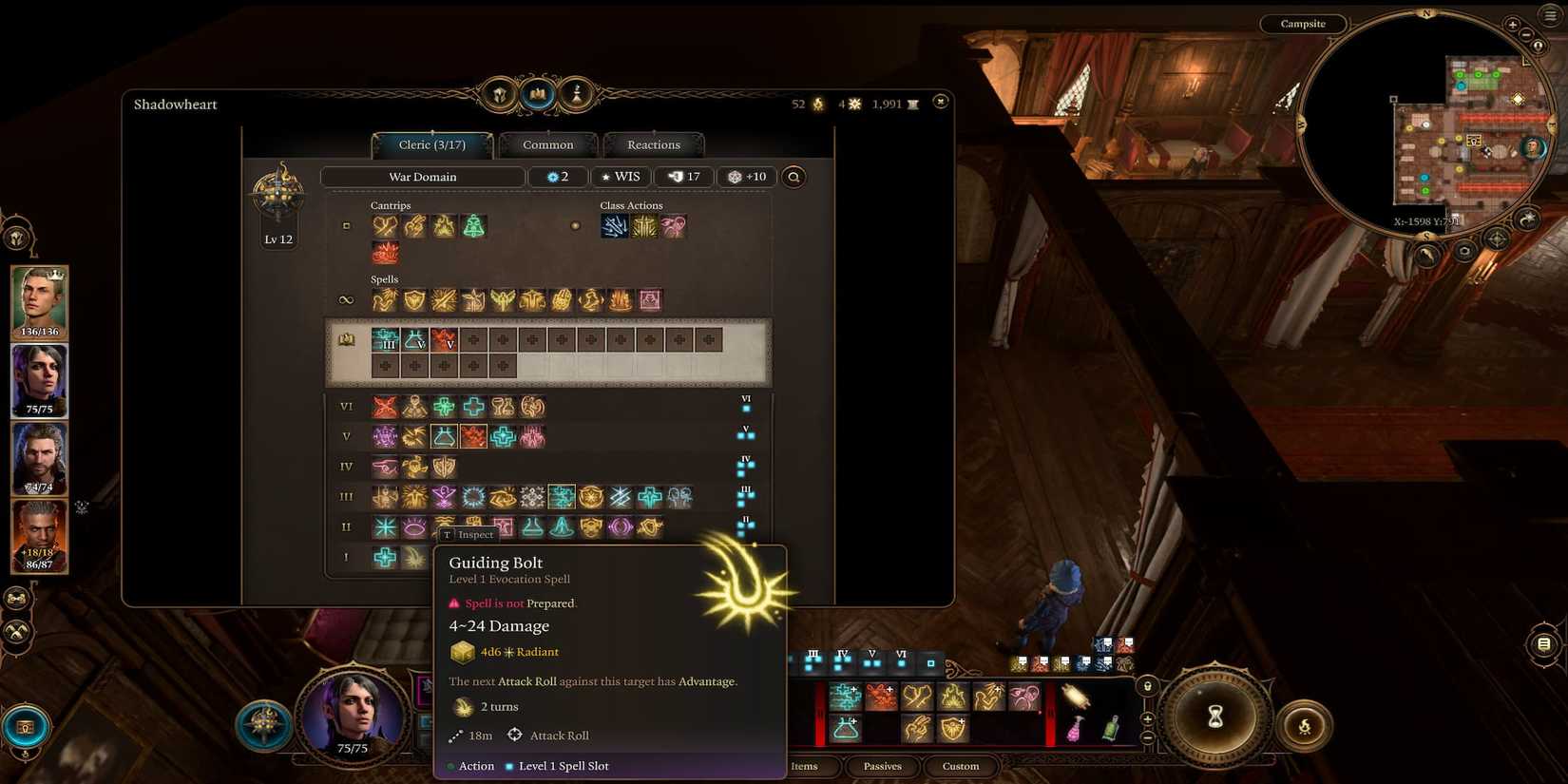Open the Reactions tab
1568x784 pixels.
[x=654, y=144]
